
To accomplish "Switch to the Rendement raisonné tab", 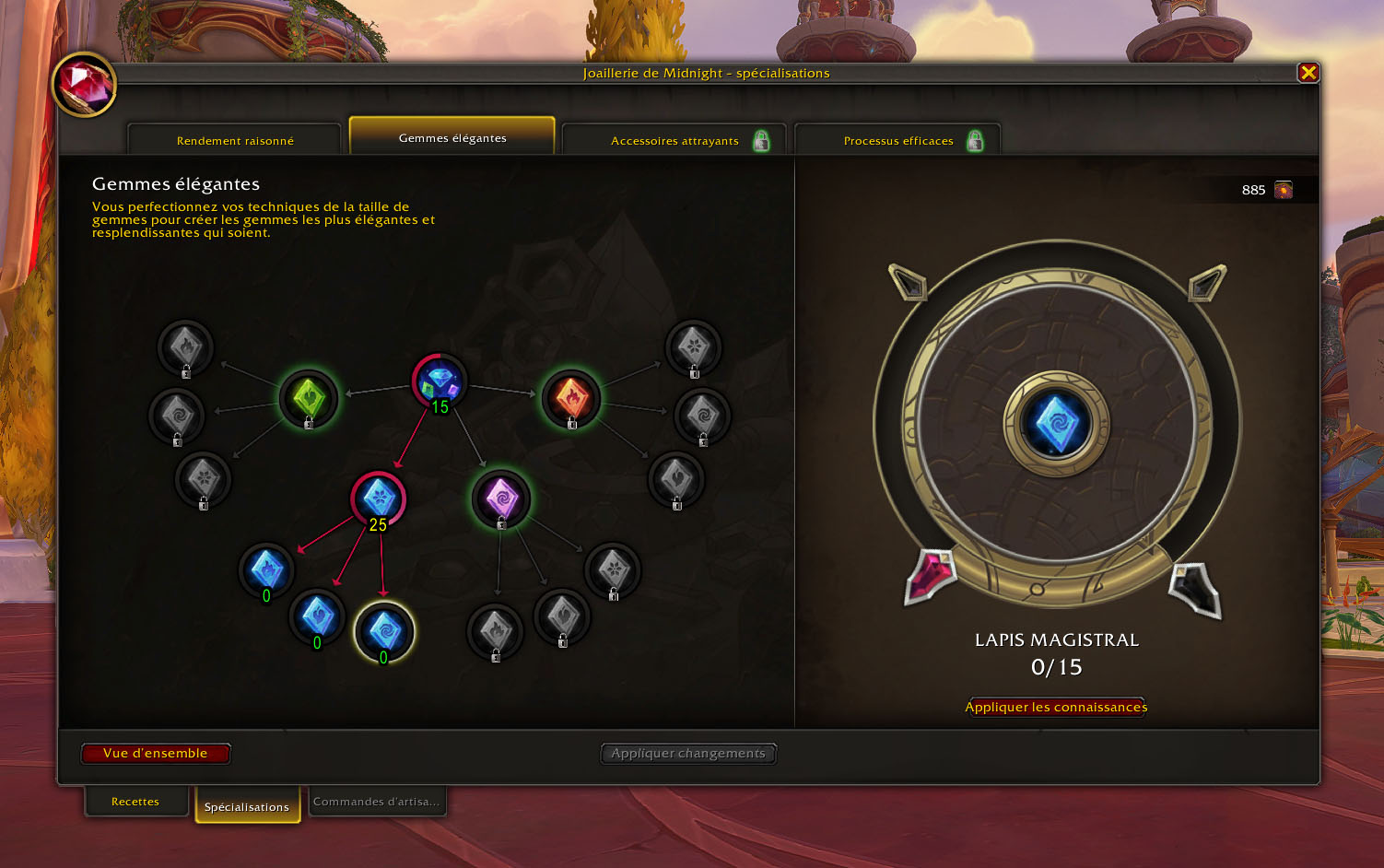I will [x=235, y=140].
